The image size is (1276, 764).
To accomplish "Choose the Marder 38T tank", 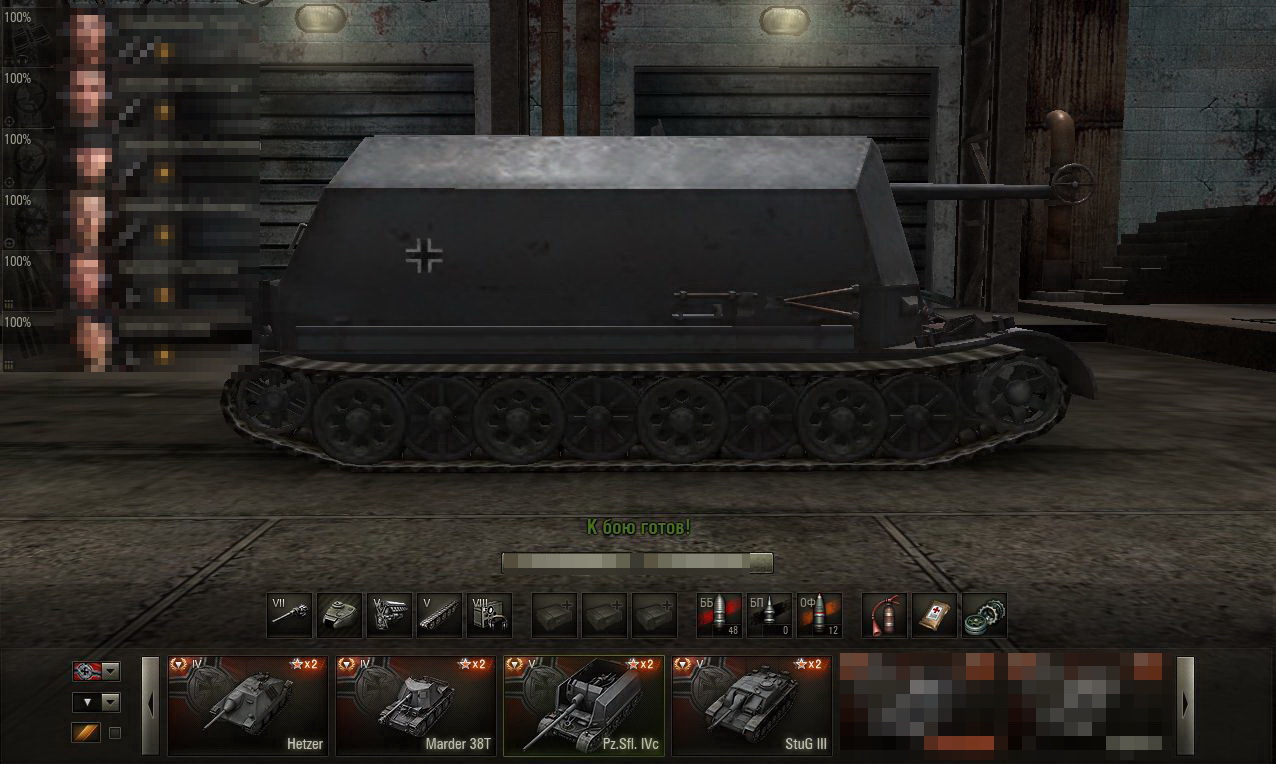I will coord(416,705).
